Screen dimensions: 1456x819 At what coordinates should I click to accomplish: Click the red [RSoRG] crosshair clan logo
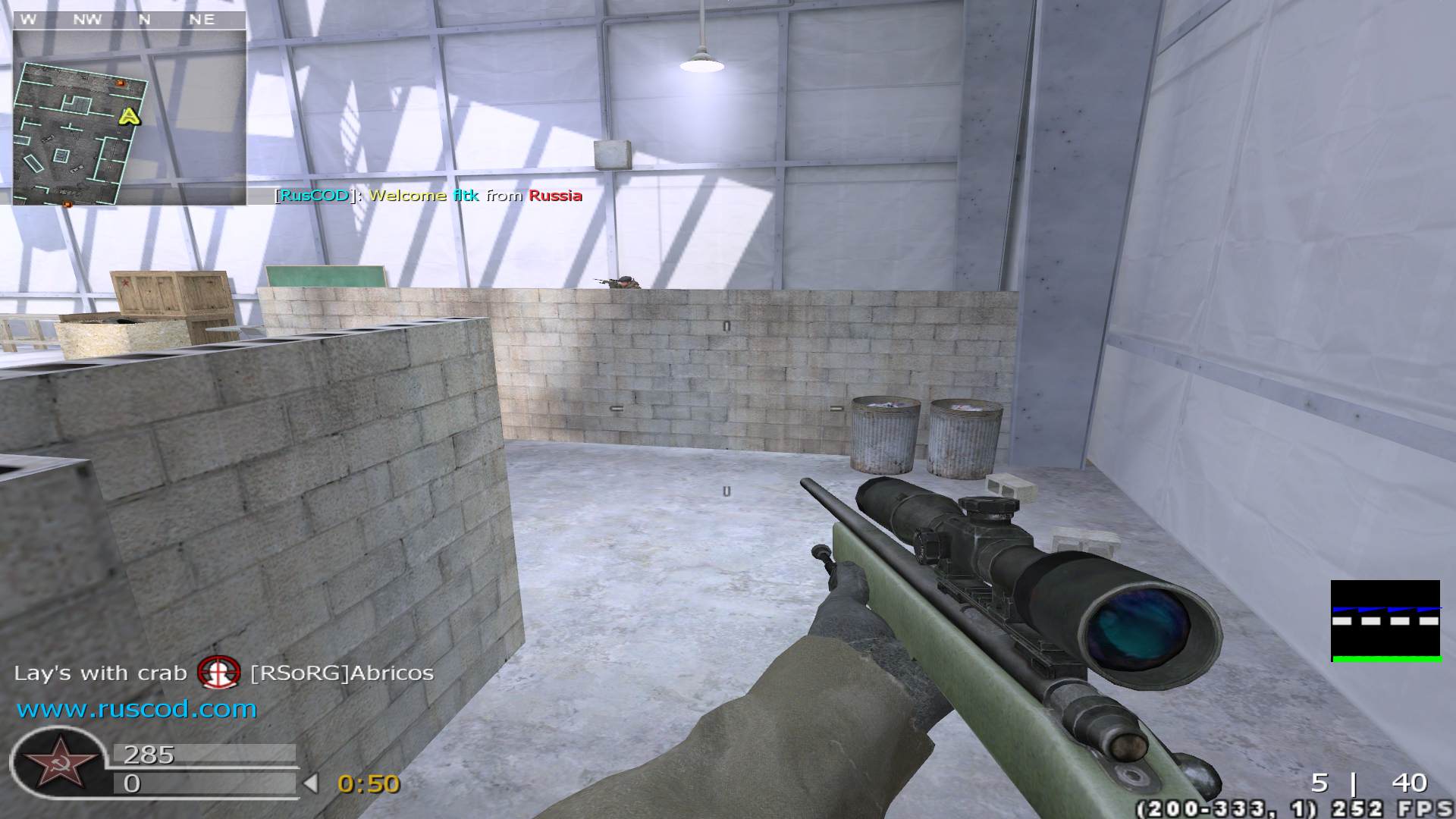coord(220,673)
